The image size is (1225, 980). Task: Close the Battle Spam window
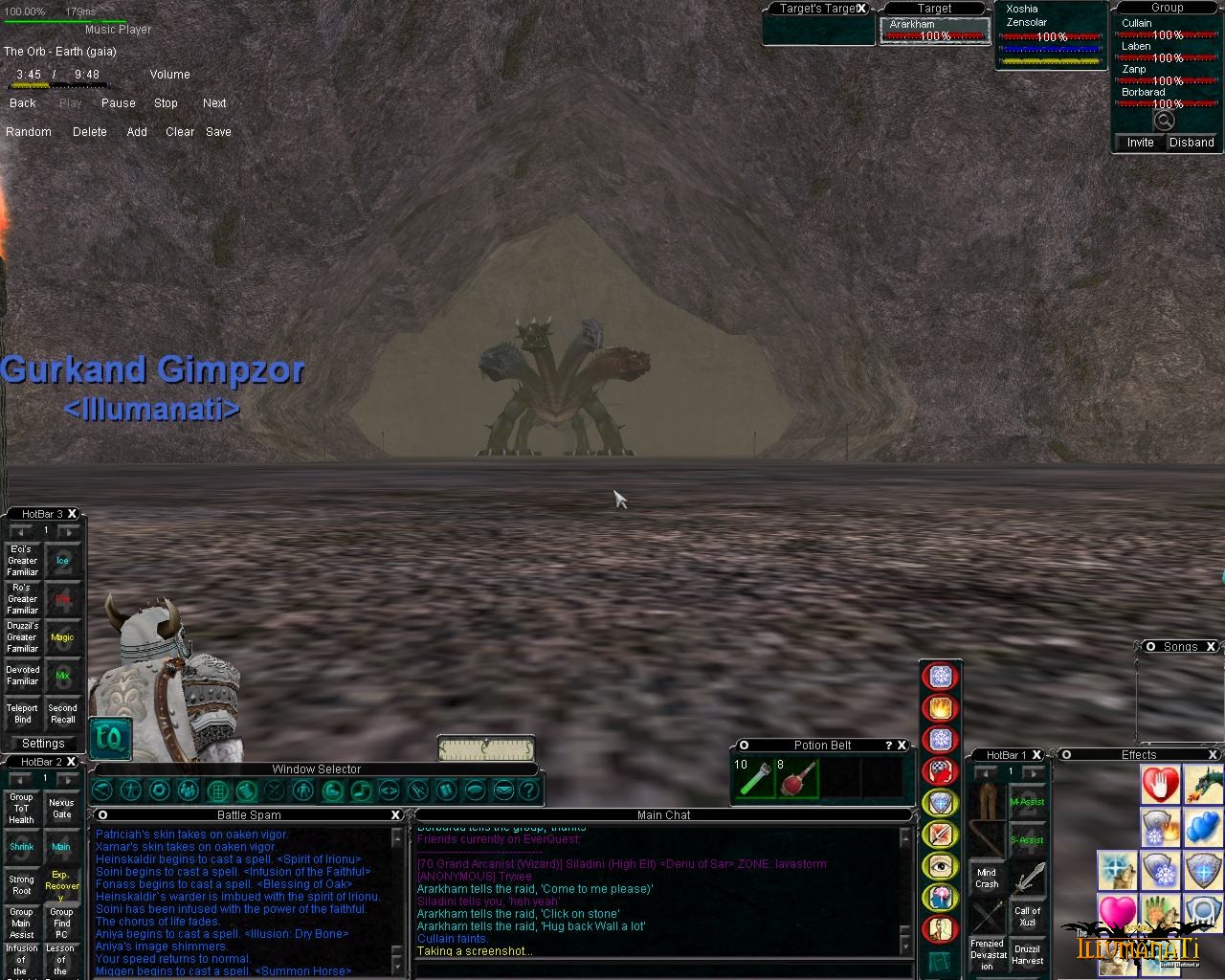coord(395,814)
